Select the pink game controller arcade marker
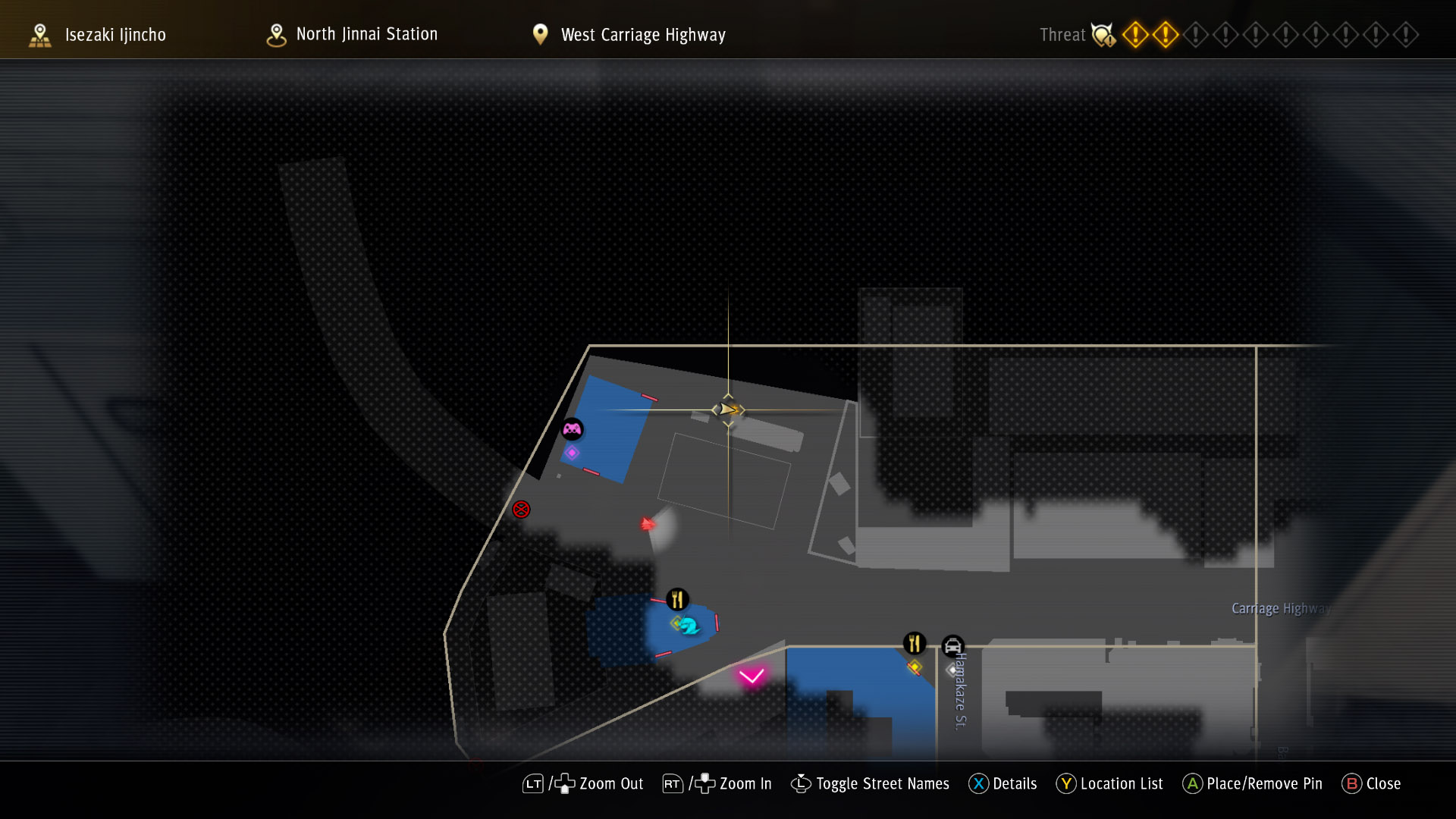 point(572,430)
